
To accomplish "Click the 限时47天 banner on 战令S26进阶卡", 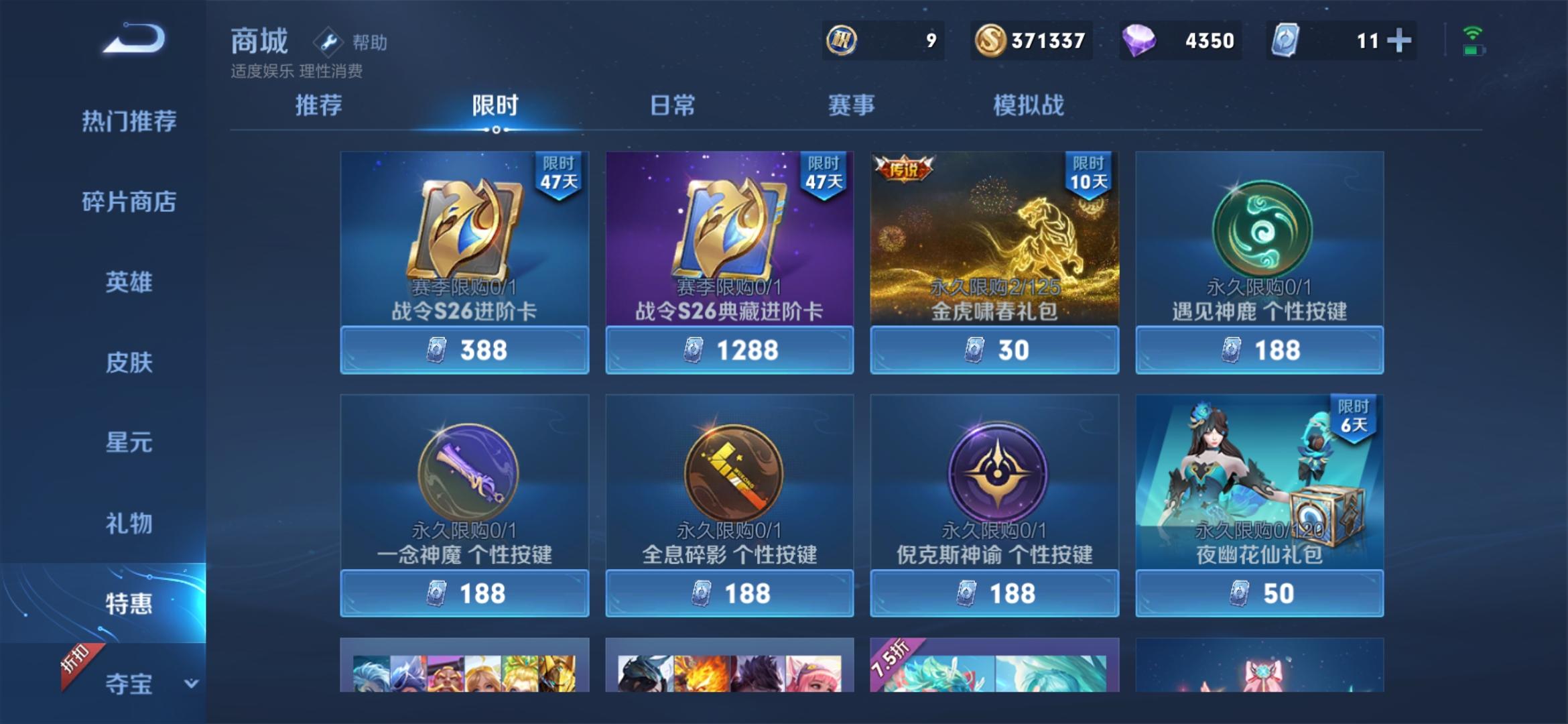I will 559,176.
